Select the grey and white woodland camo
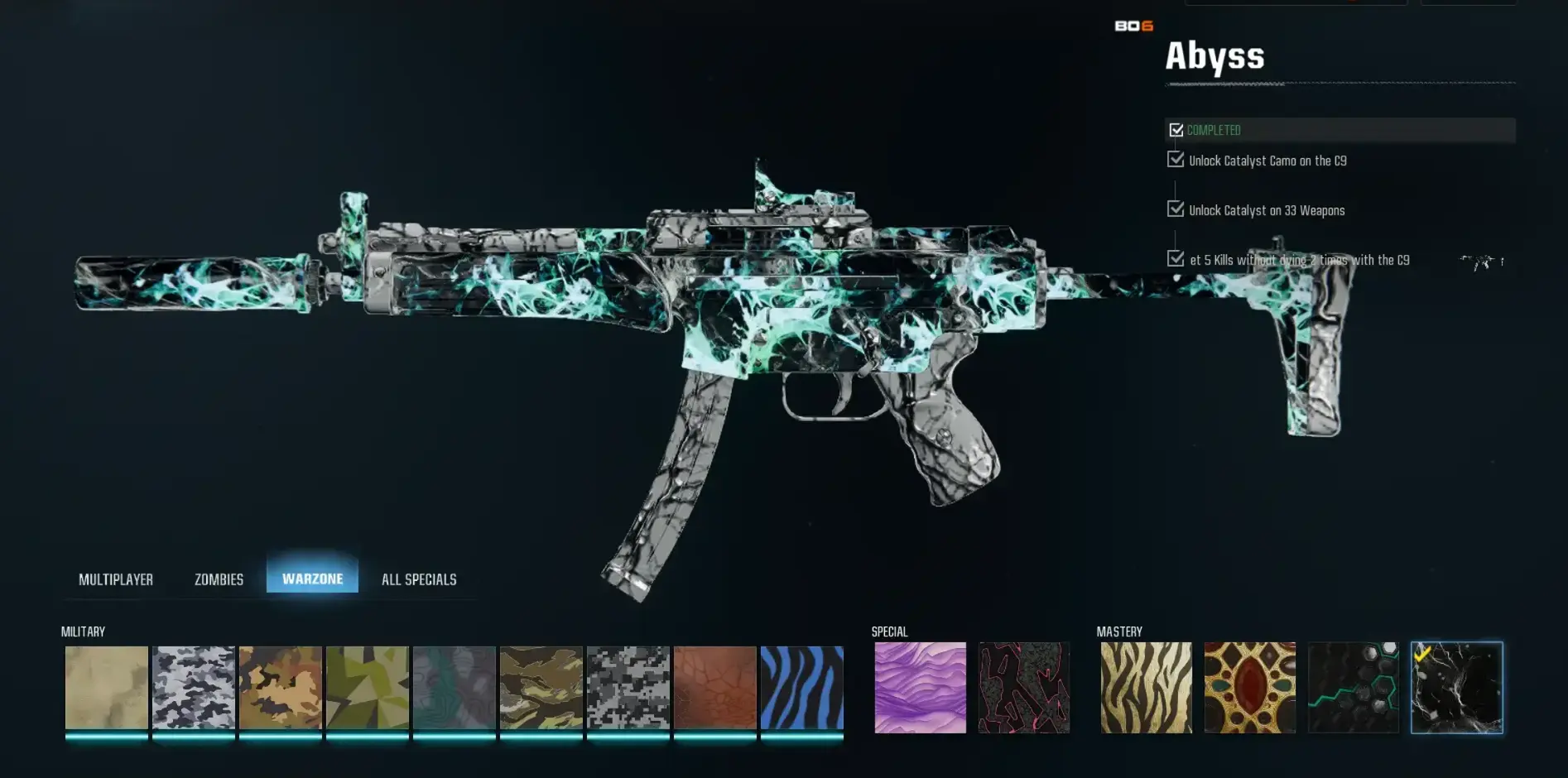This screenshot has width=1568, height=778. click(x=194, y=688)
